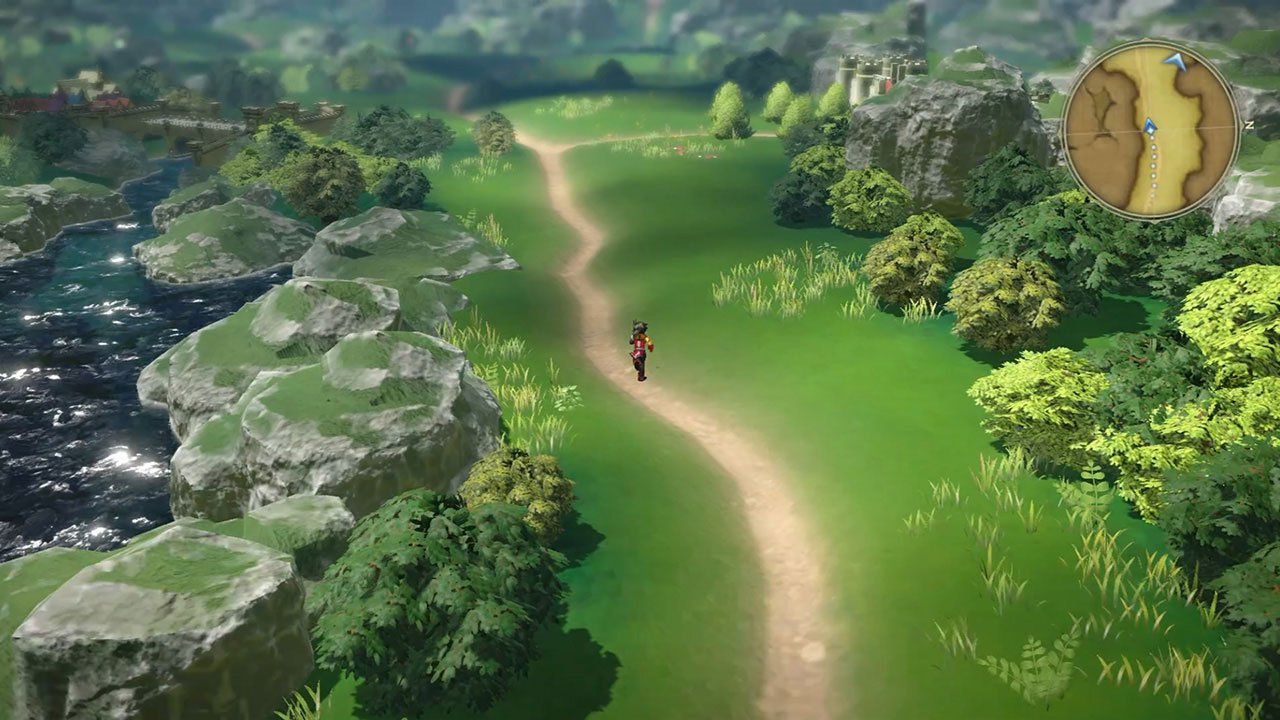Click the player arrow marker on the minimap
Viewport: 1280px width, 720px height.
coord(1149,127)
